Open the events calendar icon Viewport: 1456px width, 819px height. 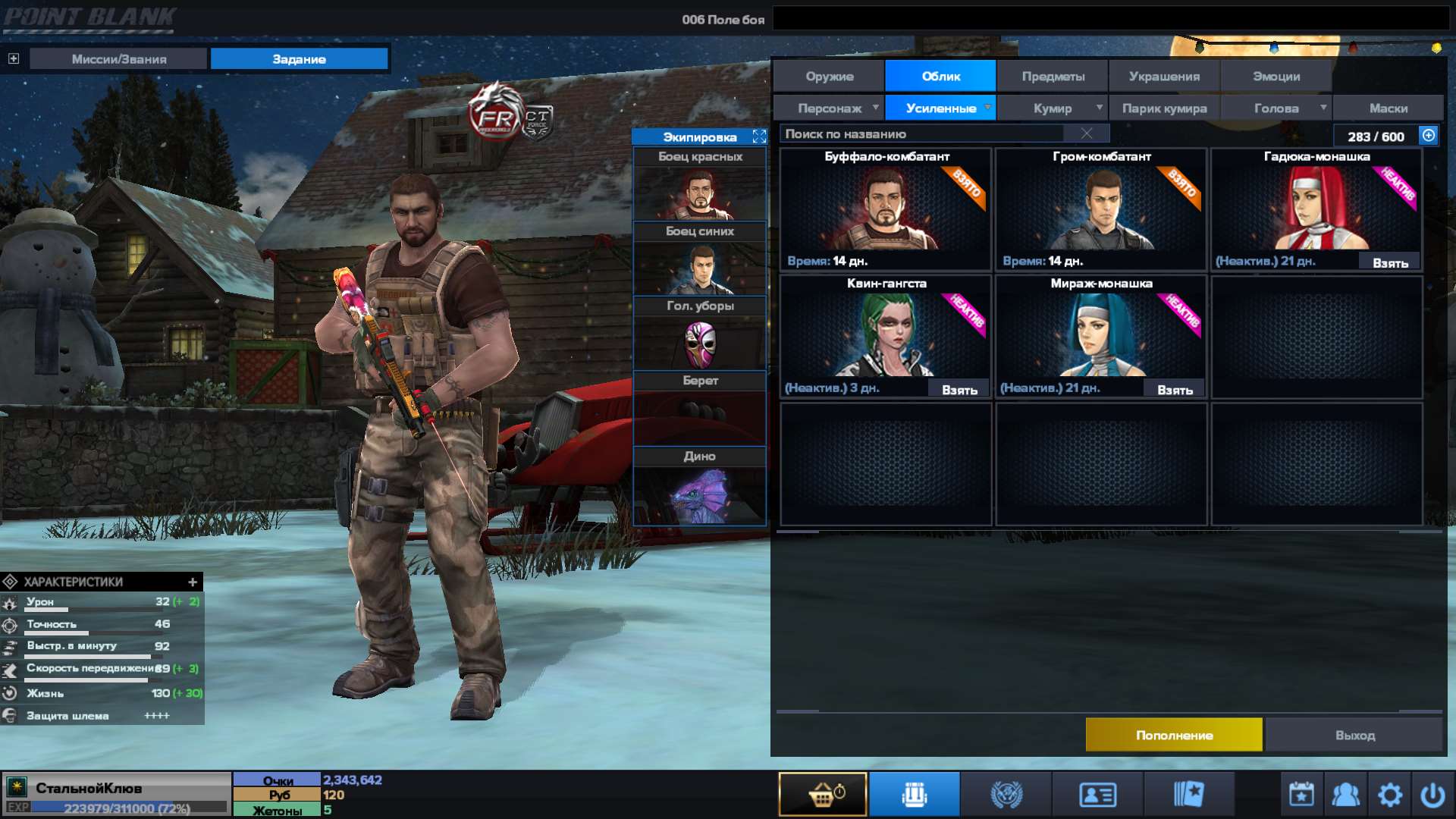pyautogui.click(x=1301, y=793)
